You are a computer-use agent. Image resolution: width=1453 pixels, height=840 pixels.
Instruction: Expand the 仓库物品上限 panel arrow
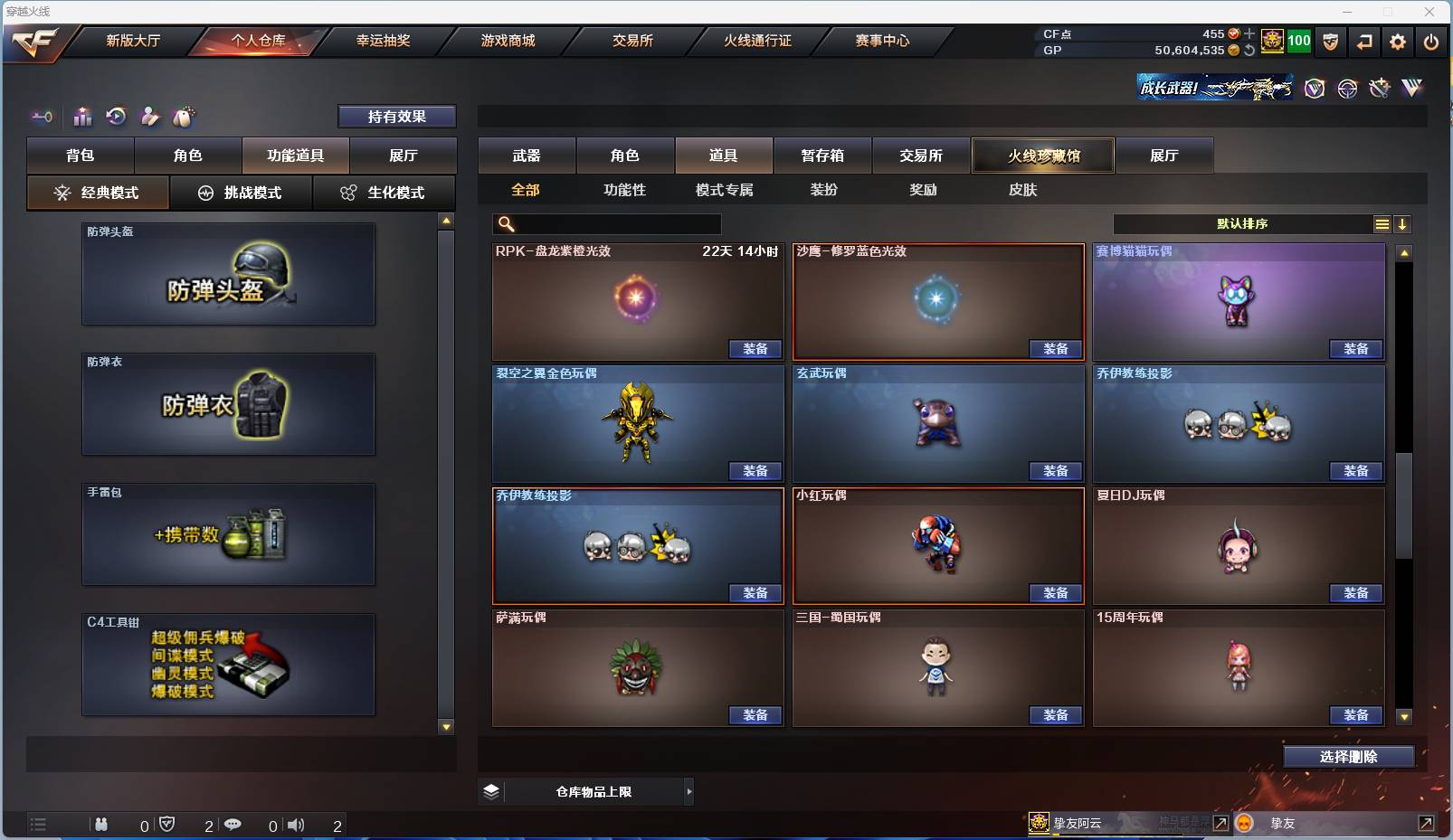click(x=690, y=791)
